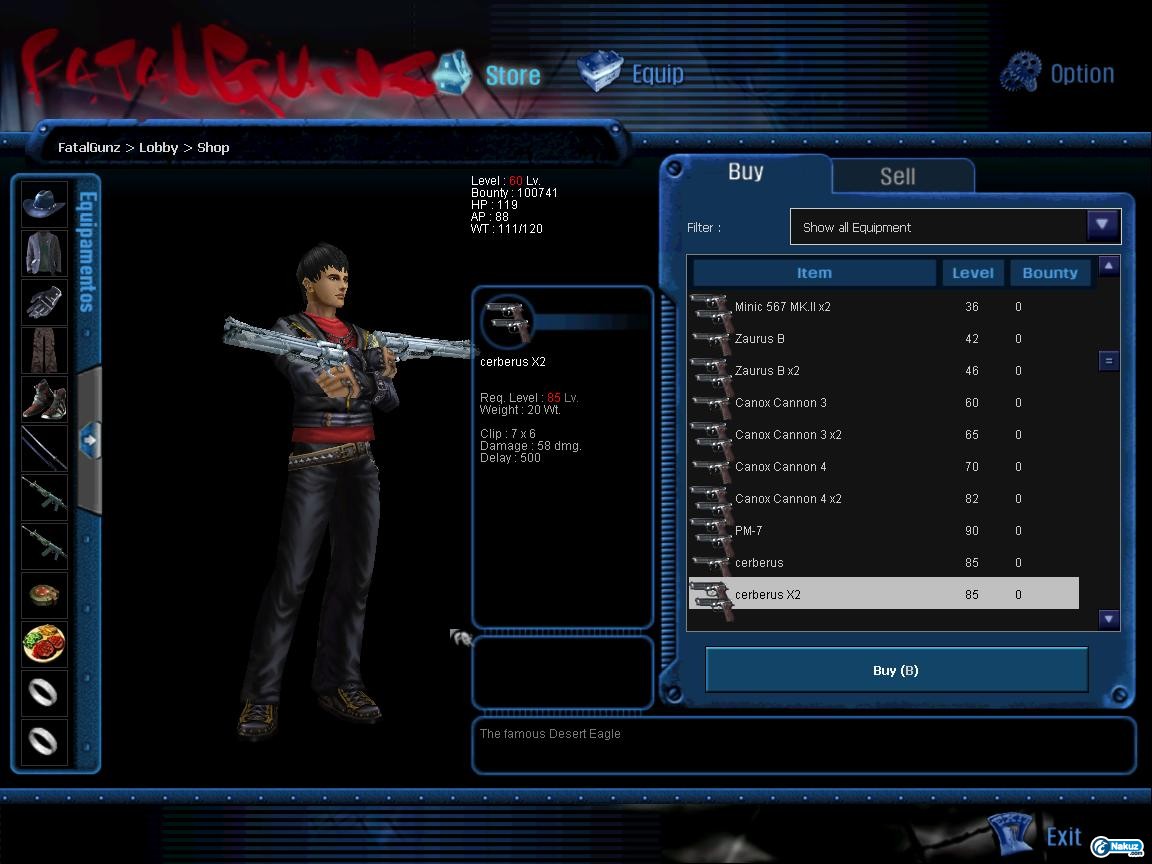
Task: Switch to the Sell tab
Action: point(897,176)
